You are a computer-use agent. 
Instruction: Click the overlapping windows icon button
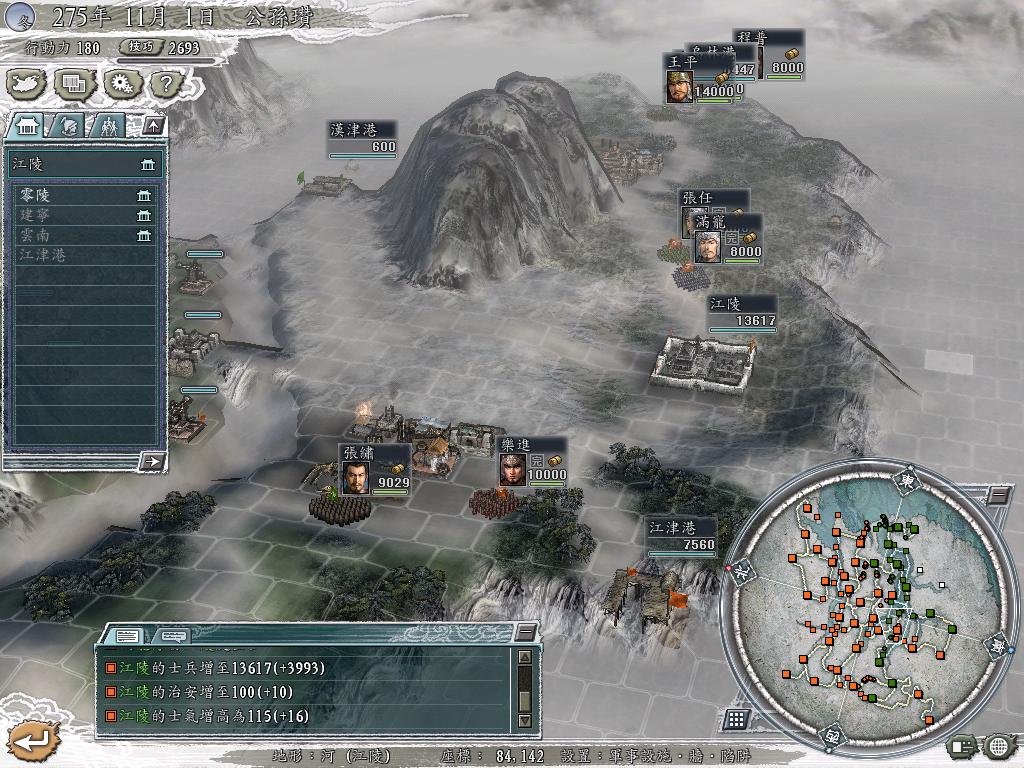[73, 83]
